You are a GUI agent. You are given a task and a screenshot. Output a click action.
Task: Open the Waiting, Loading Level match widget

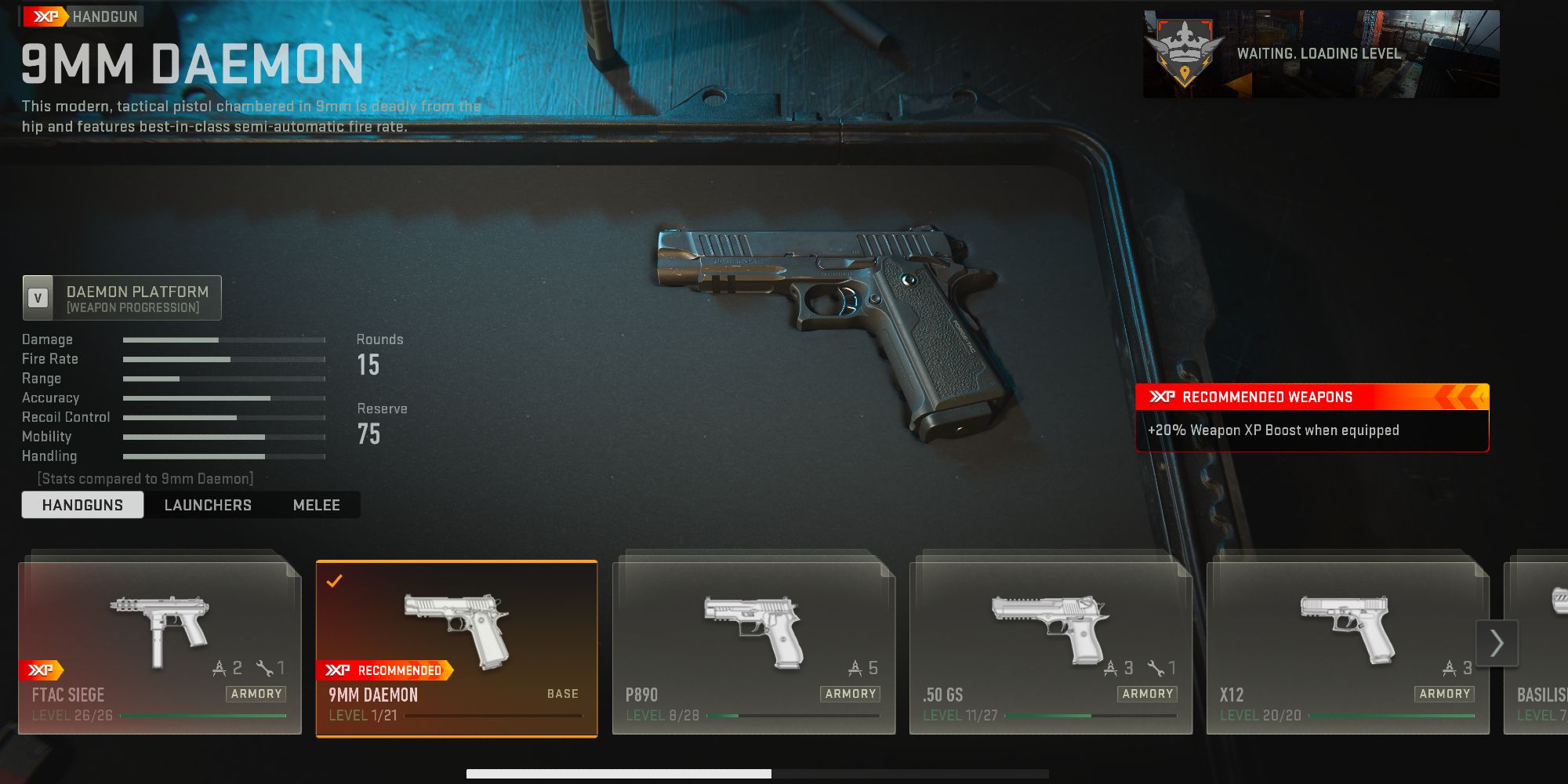(1321, 54)
